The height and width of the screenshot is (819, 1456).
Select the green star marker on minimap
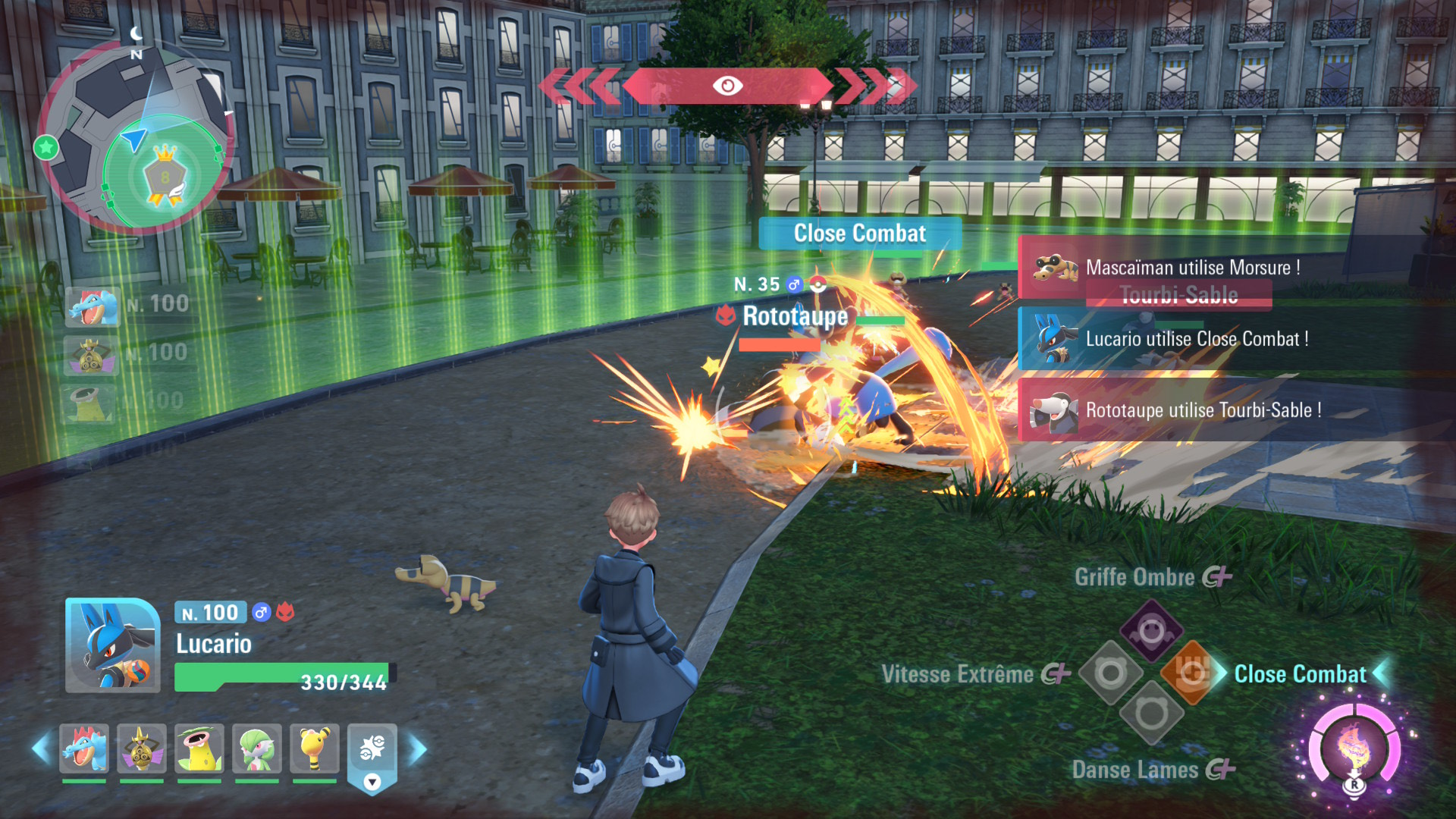[46, 147]
